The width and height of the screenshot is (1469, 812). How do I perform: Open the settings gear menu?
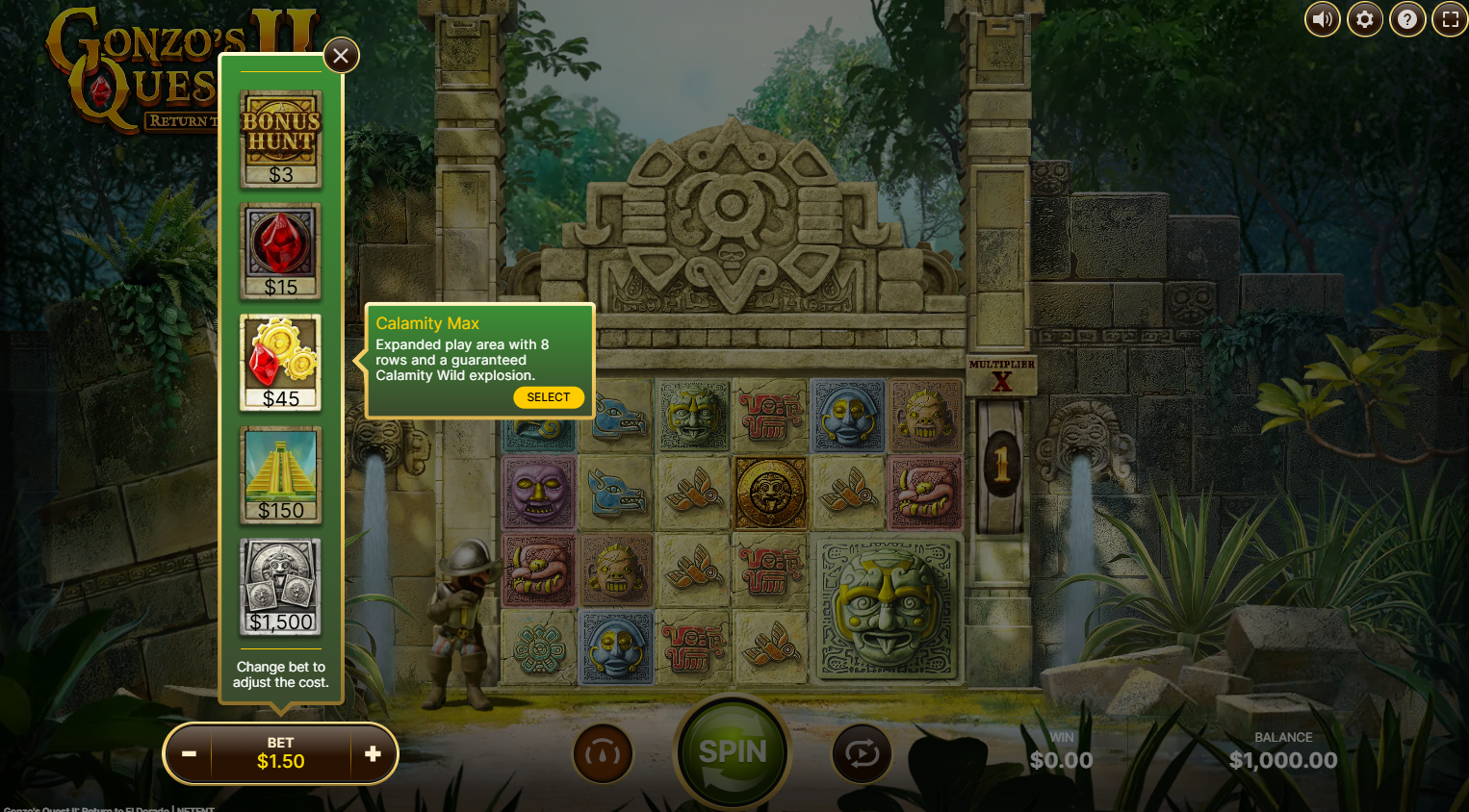click(1364, 19)
